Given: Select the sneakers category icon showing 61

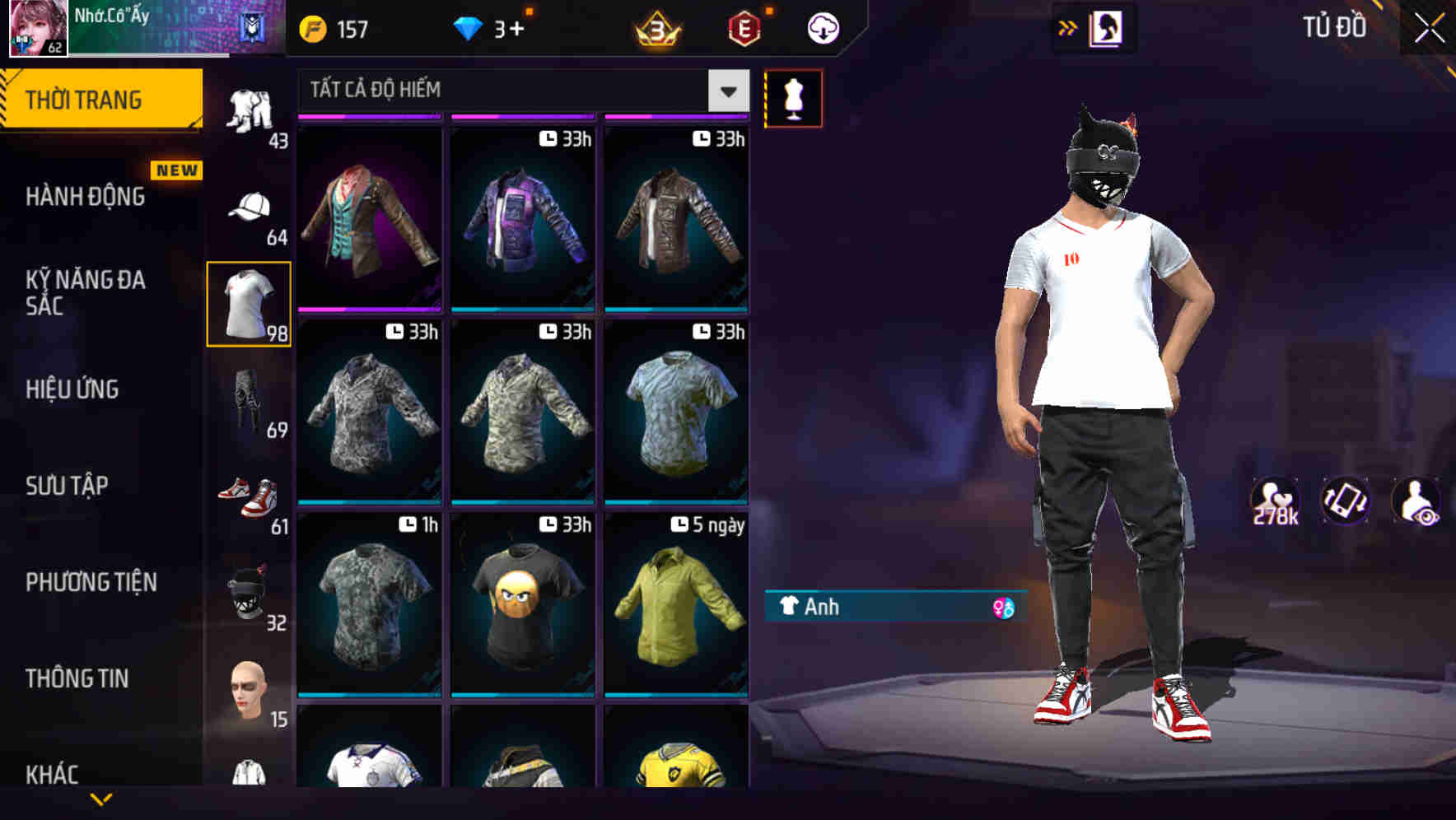Looking at the screenshot, I should pos(248,494).
